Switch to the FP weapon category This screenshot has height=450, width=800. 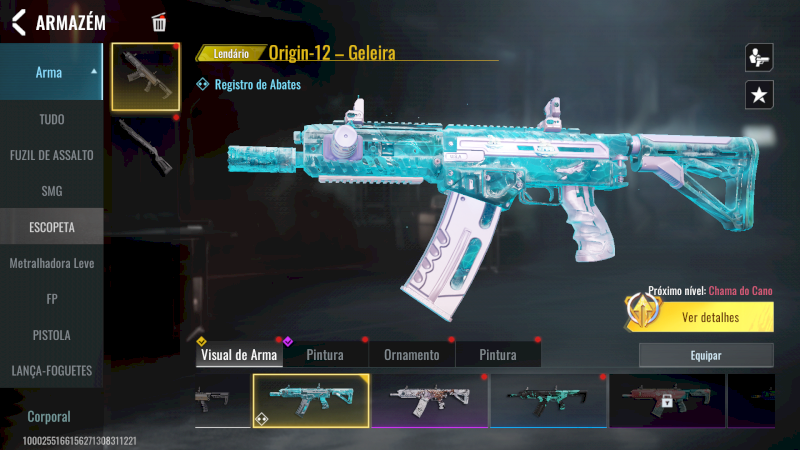pyautogui.click(x=52, y=299)
